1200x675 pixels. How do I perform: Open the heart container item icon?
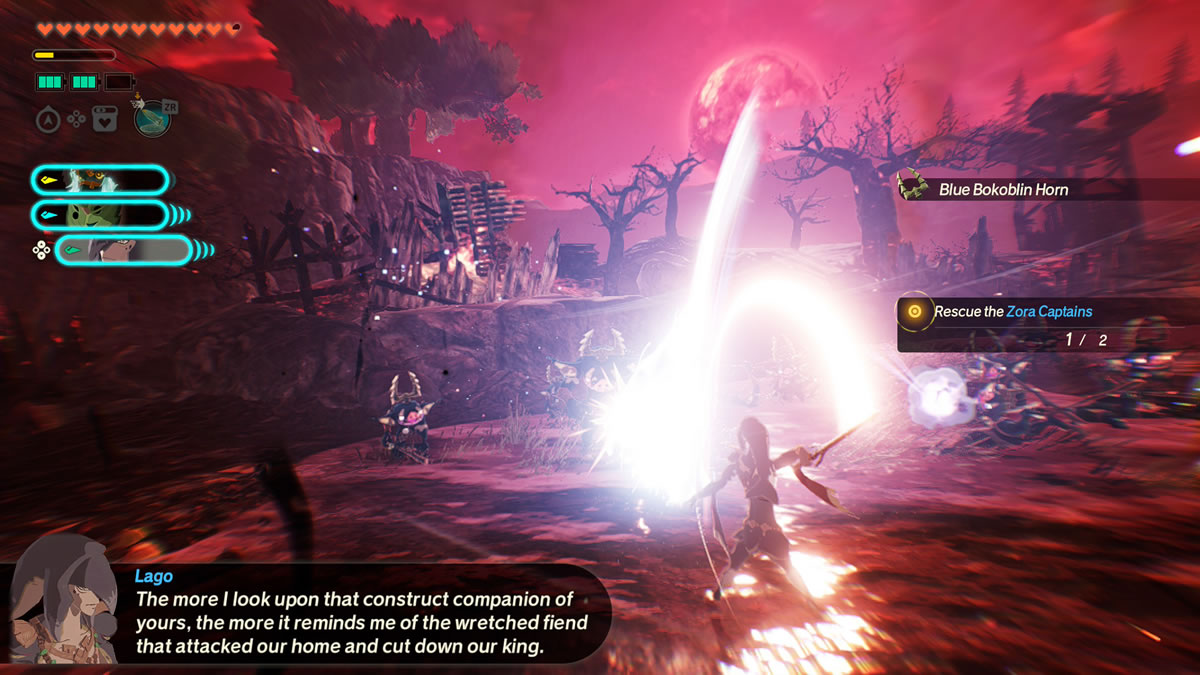click(x=104, y=120)
